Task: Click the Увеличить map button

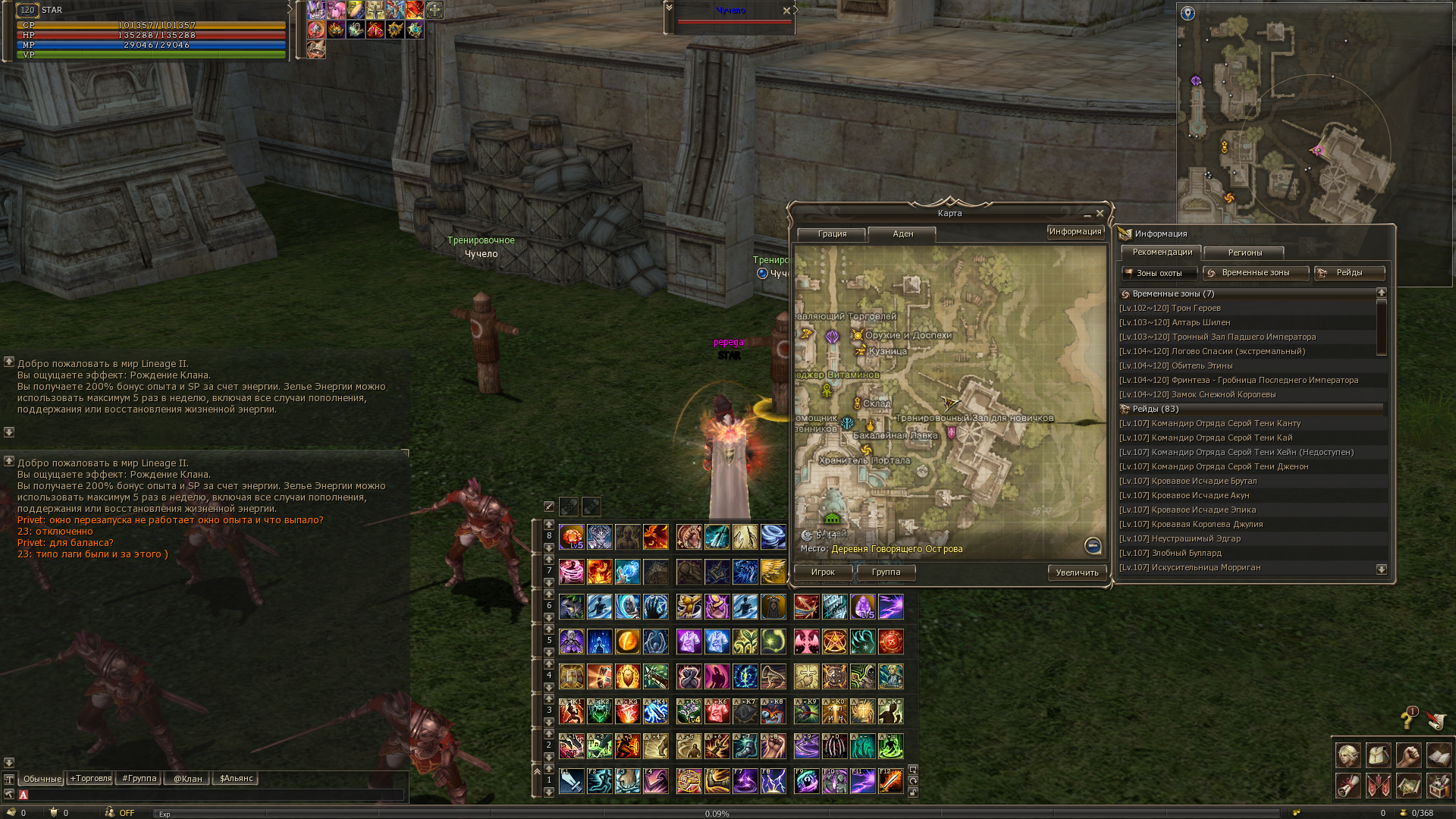Action: point(1077,573)
